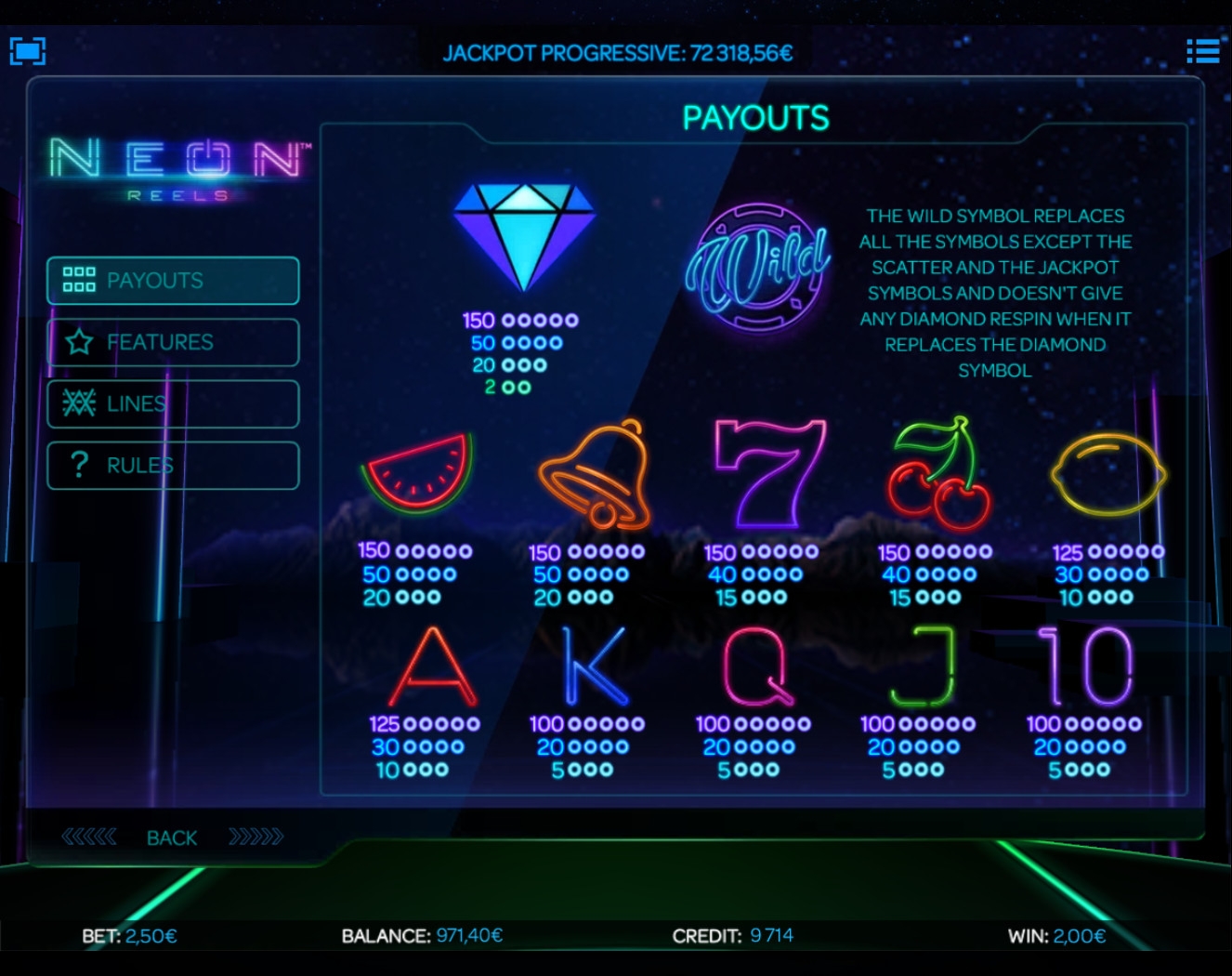Switch to the Features tab

tap(173, 342)
